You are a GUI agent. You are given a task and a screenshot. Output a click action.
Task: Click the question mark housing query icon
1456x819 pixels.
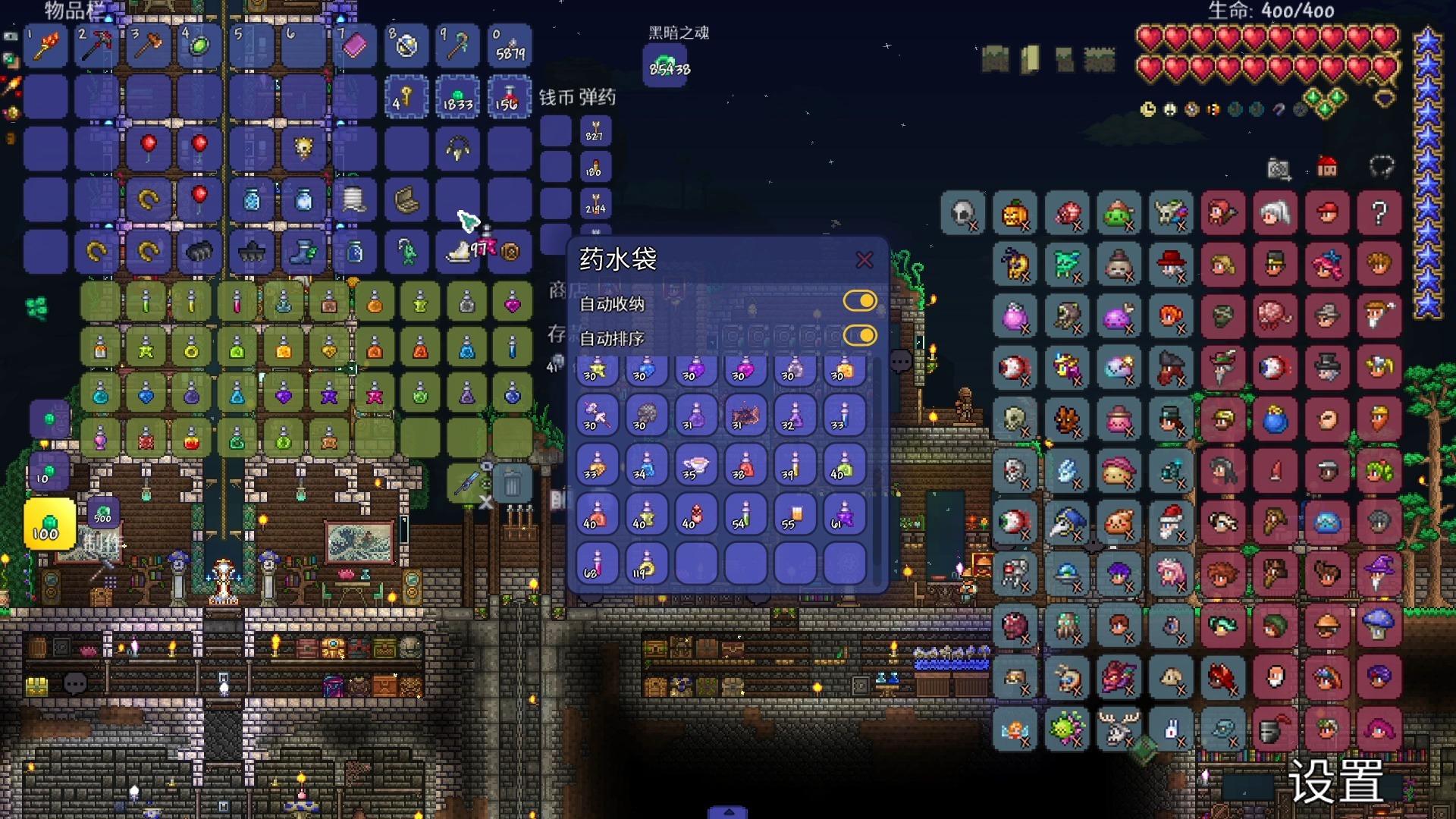tap(1379, 214)
